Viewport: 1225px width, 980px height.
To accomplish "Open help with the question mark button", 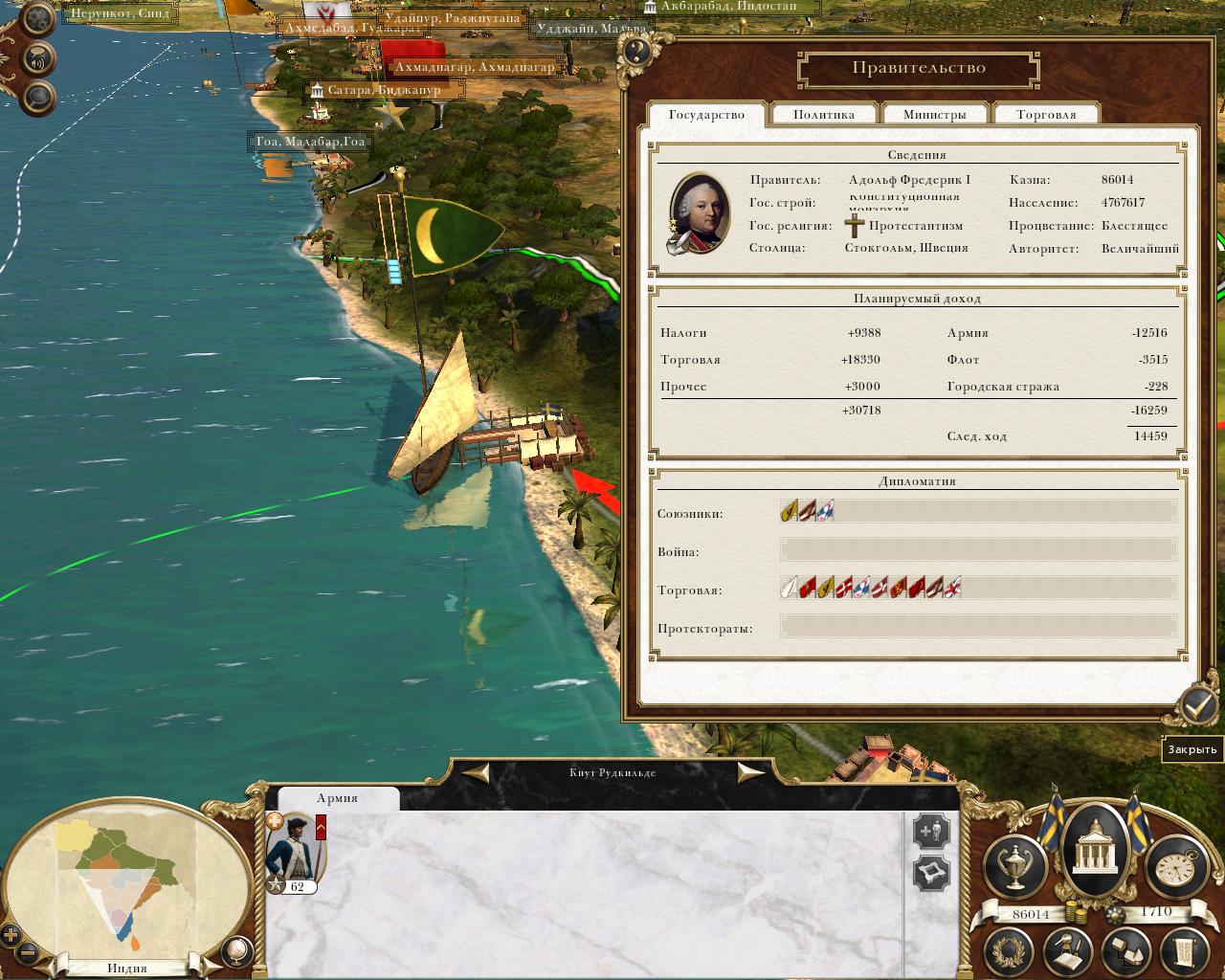I will click(x=634, y=51).
